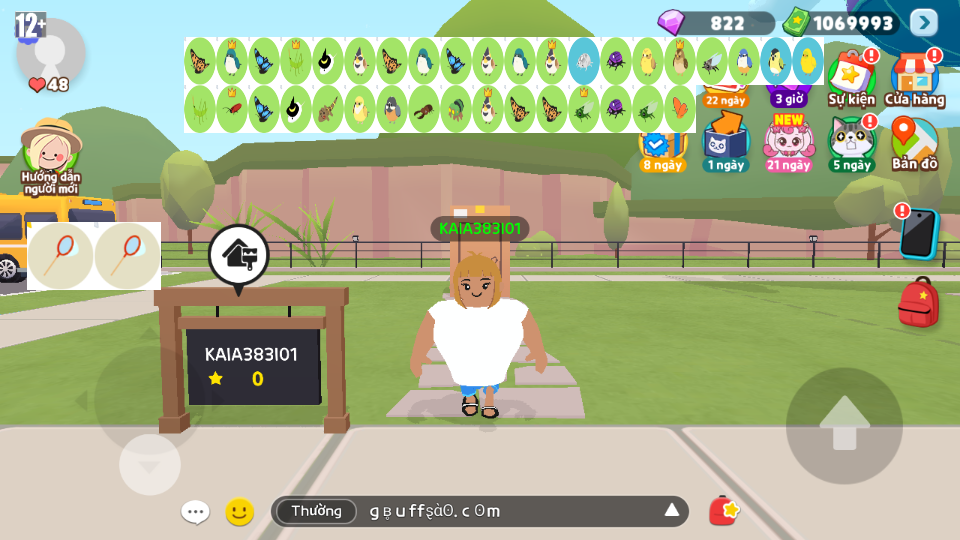Open the Hướng dẫn người mới guide
This screenshot has width=960, height=540.
coord(51,156)
